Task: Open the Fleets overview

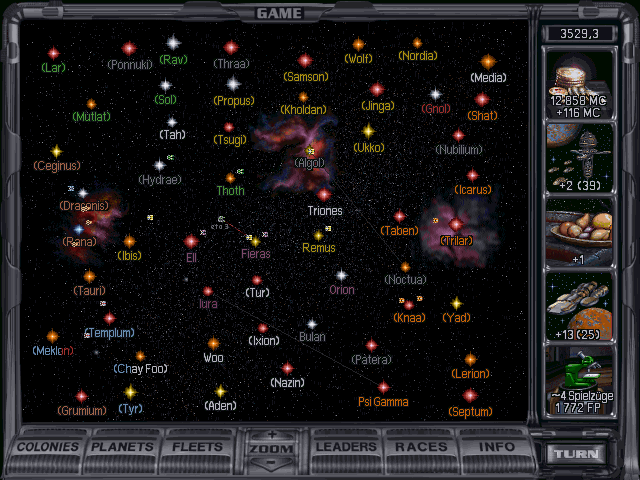Action: tap(197, 446)
